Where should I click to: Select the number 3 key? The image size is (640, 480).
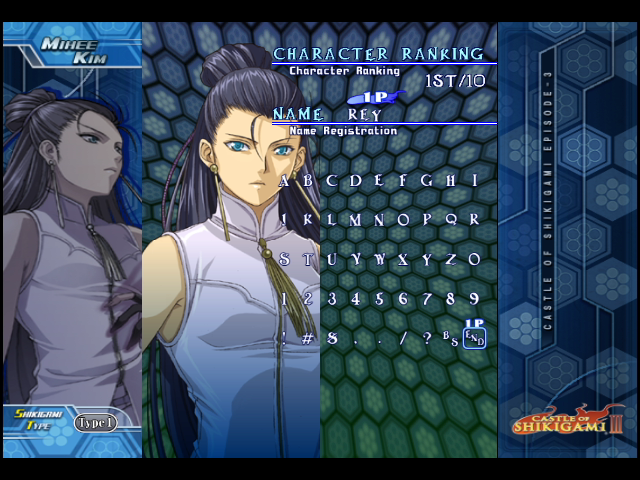pos(332,299)
